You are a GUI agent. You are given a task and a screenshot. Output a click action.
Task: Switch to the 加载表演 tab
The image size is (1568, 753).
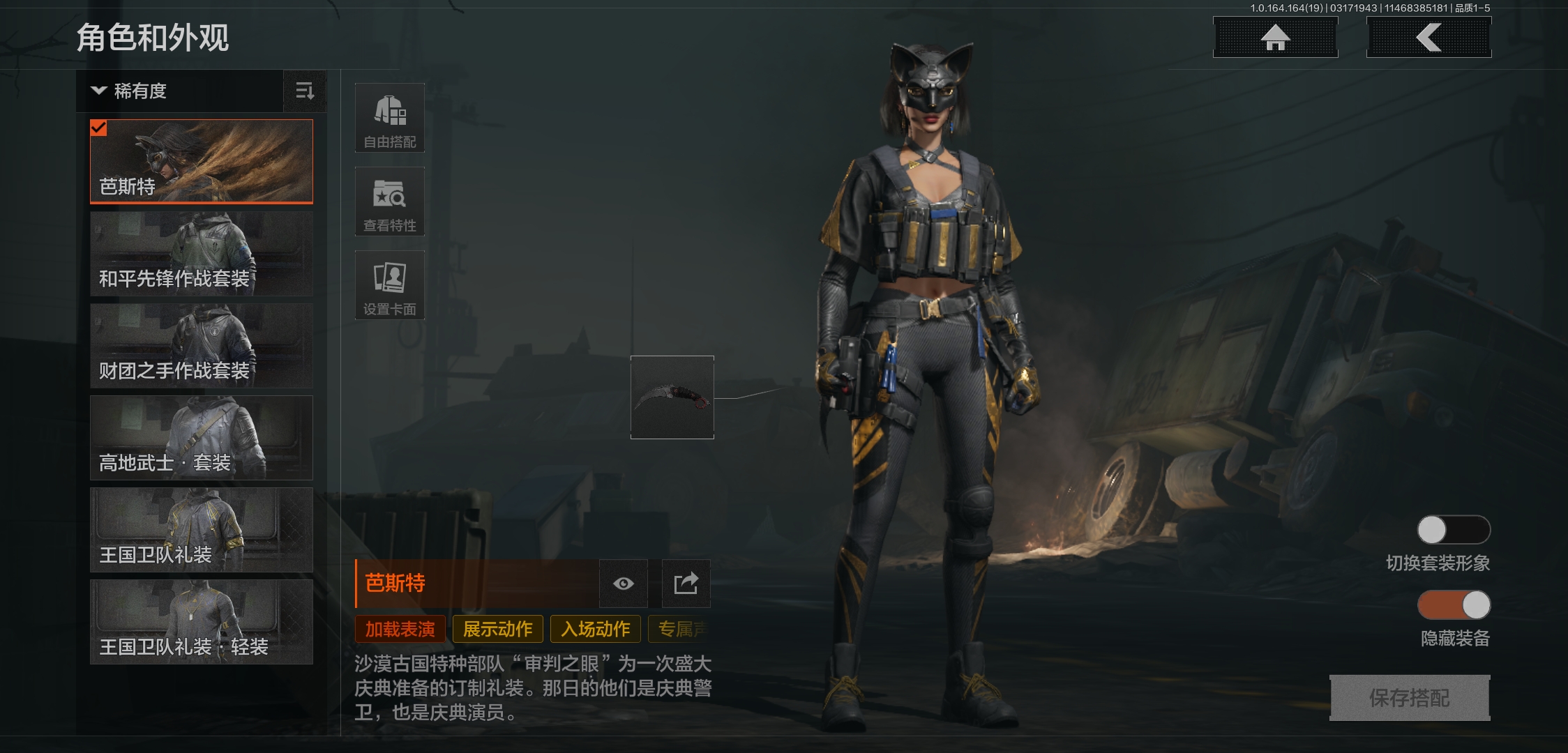click(x=400, y=629)
